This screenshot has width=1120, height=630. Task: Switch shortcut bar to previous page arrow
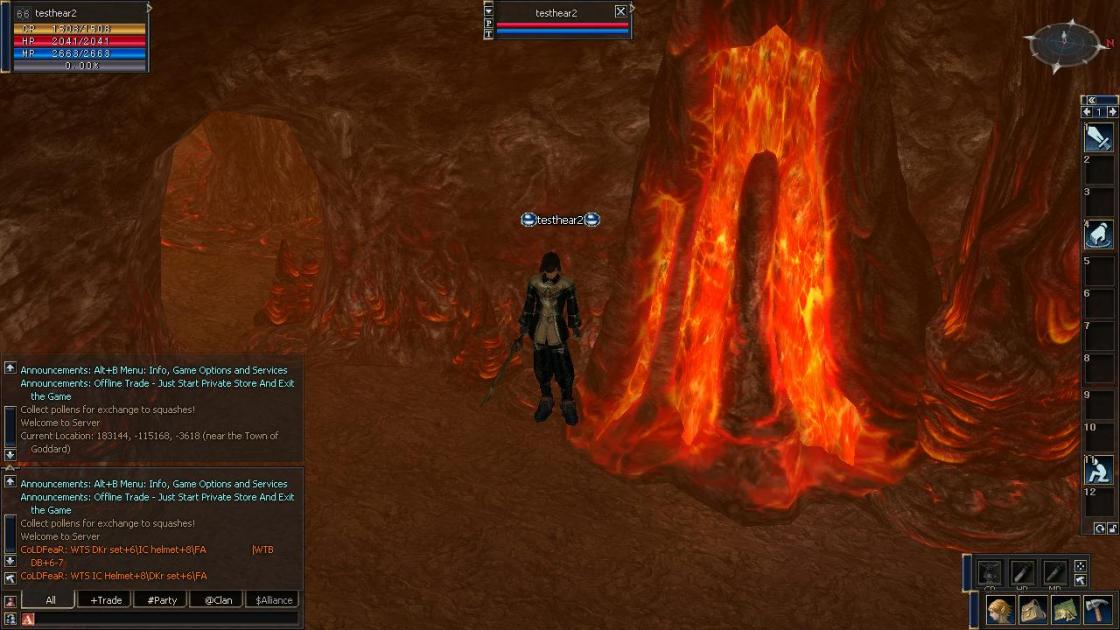point(1088,112)
